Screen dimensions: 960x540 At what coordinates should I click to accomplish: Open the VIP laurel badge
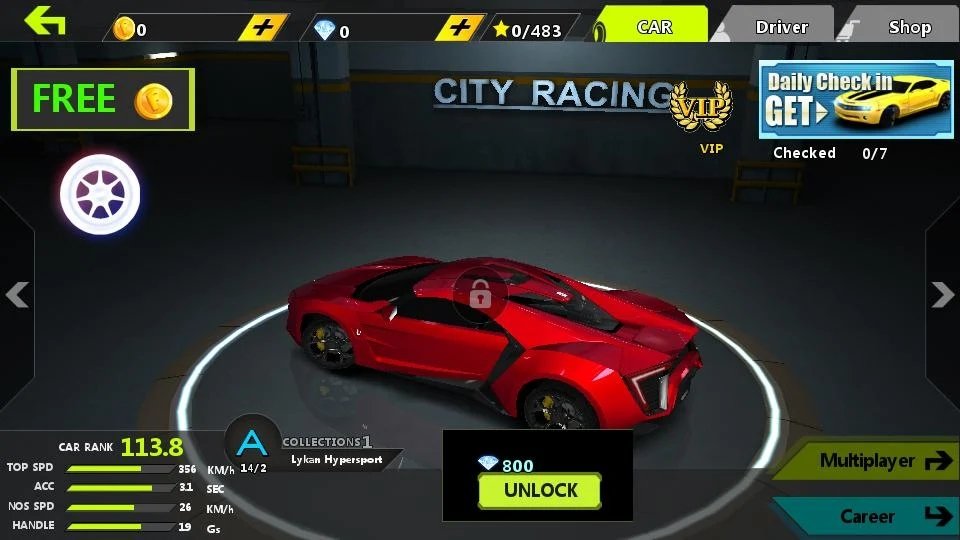(x=700, y=112)
